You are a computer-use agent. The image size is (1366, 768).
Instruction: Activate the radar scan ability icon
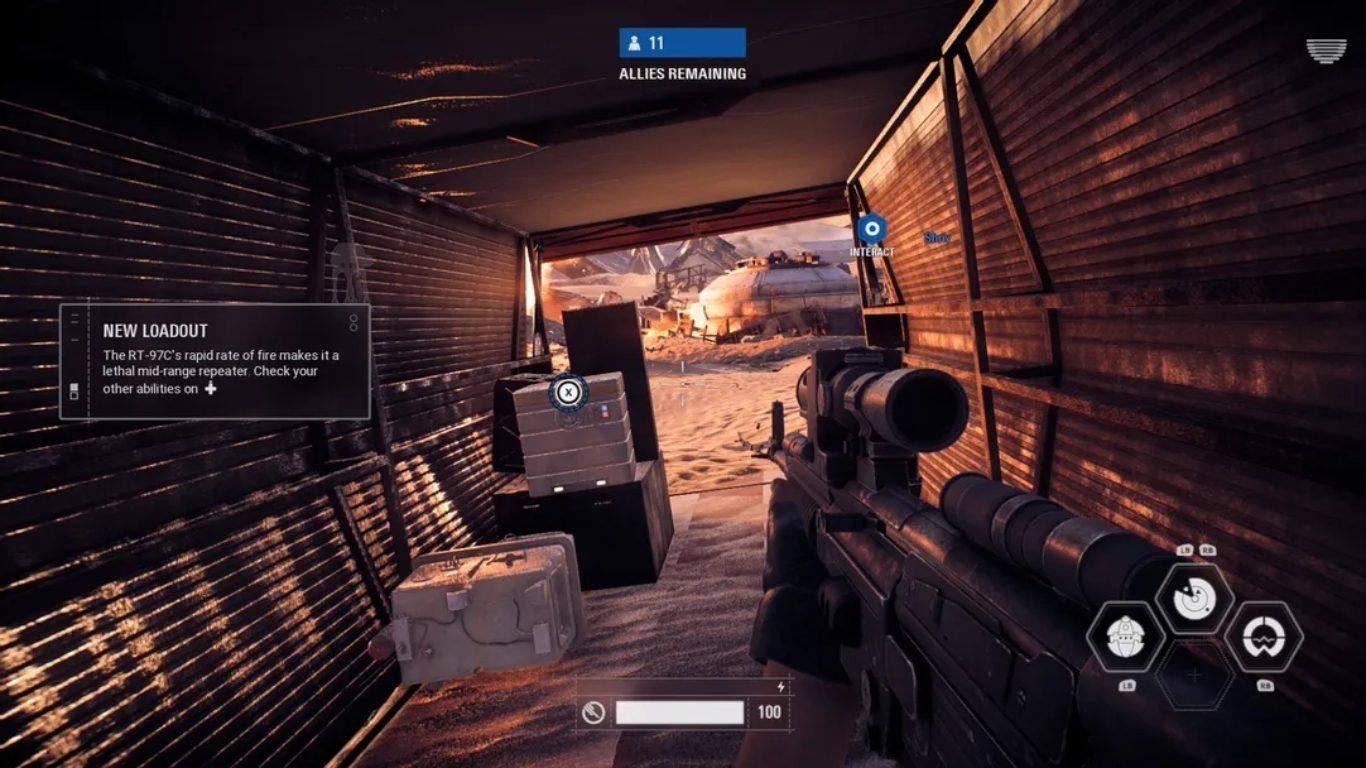click(x=1194, y=599)
